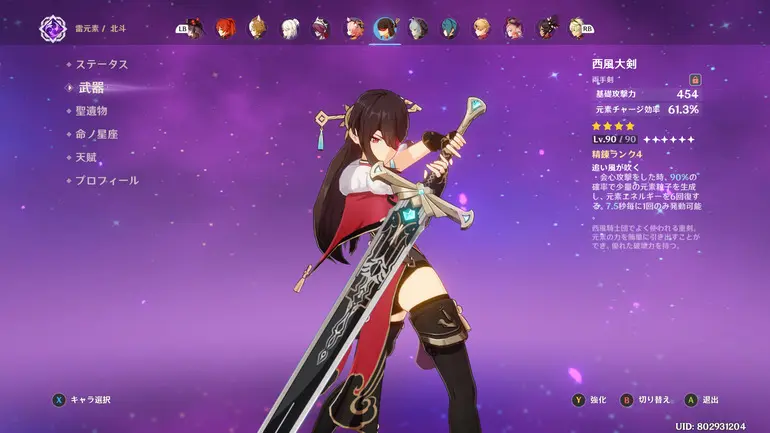Toggle the weapon lock icon
The height and width of the screenshot is (433, 770).
click(x=695, y=79)
